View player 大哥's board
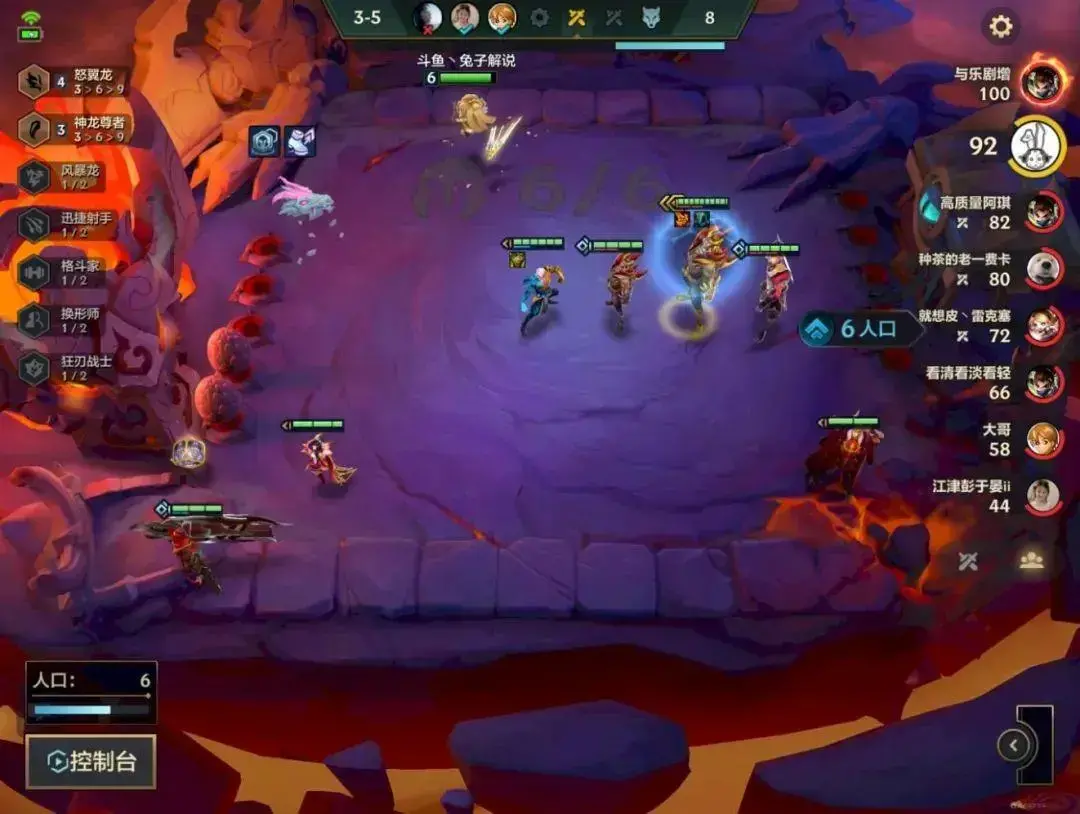The height and width of the screenshot is (814, 1080). pos(1043,439)
